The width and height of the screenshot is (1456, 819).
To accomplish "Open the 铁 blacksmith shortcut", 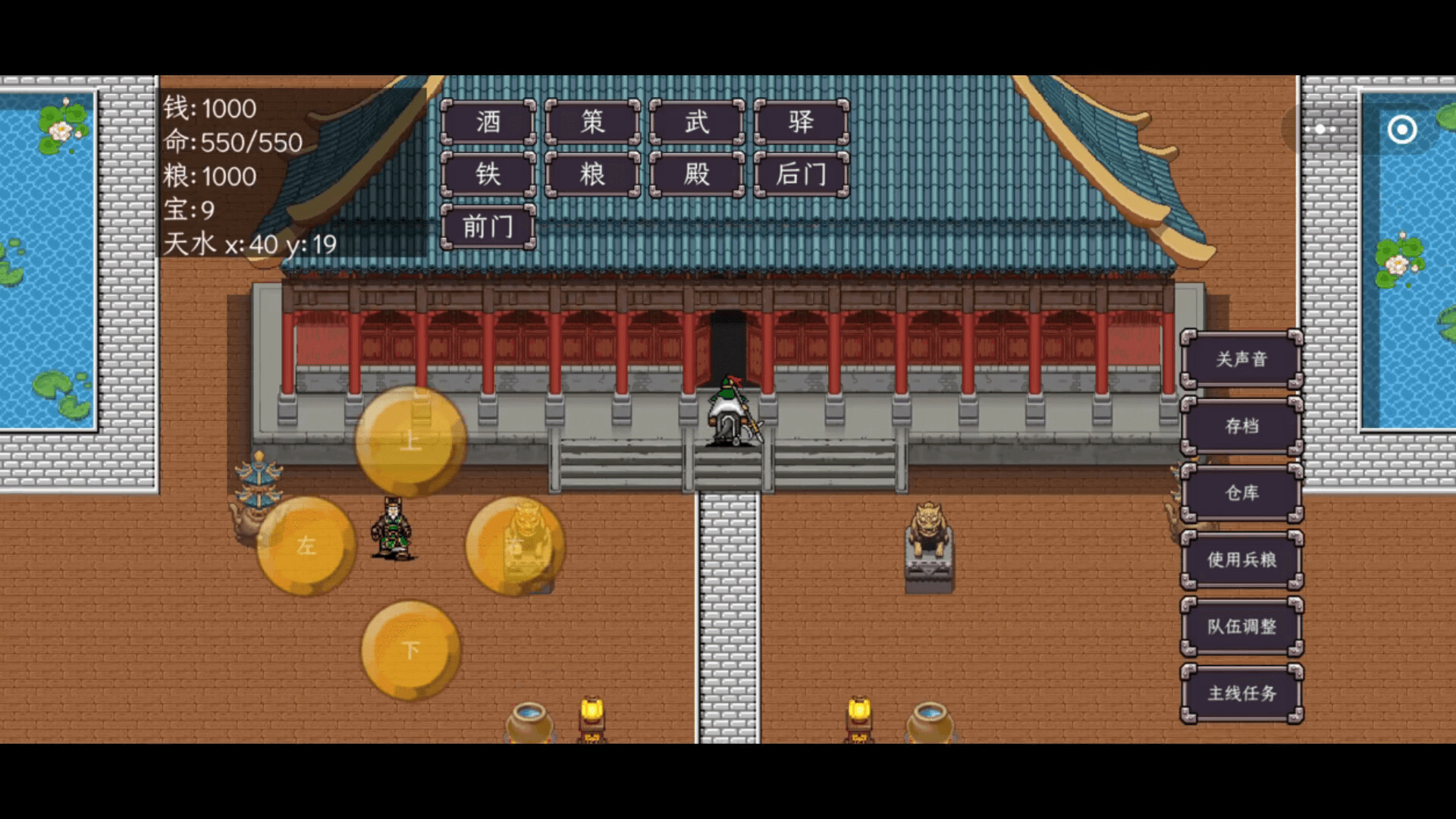I will [488, 174].
